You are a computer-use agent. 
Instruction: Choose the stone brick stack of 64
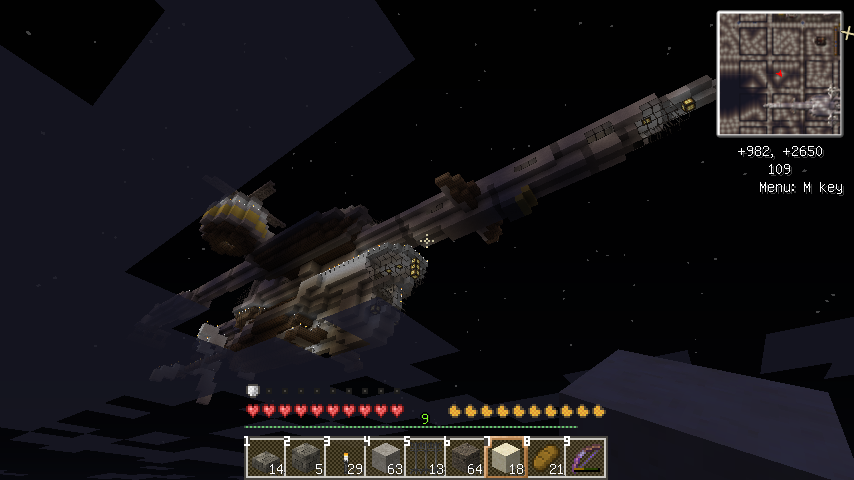(465, 458)
